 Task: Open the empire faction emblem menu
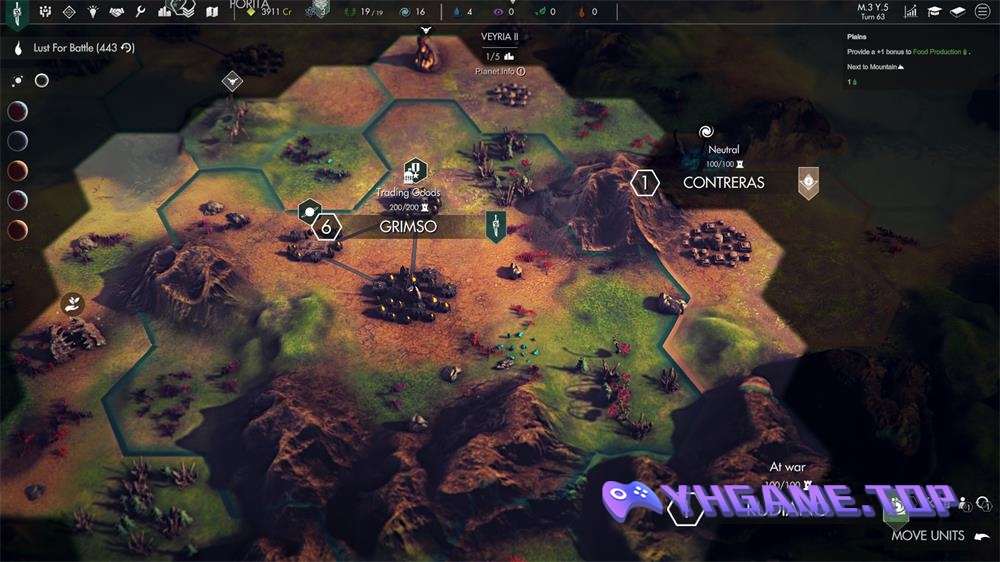click(x=19, y=12)
